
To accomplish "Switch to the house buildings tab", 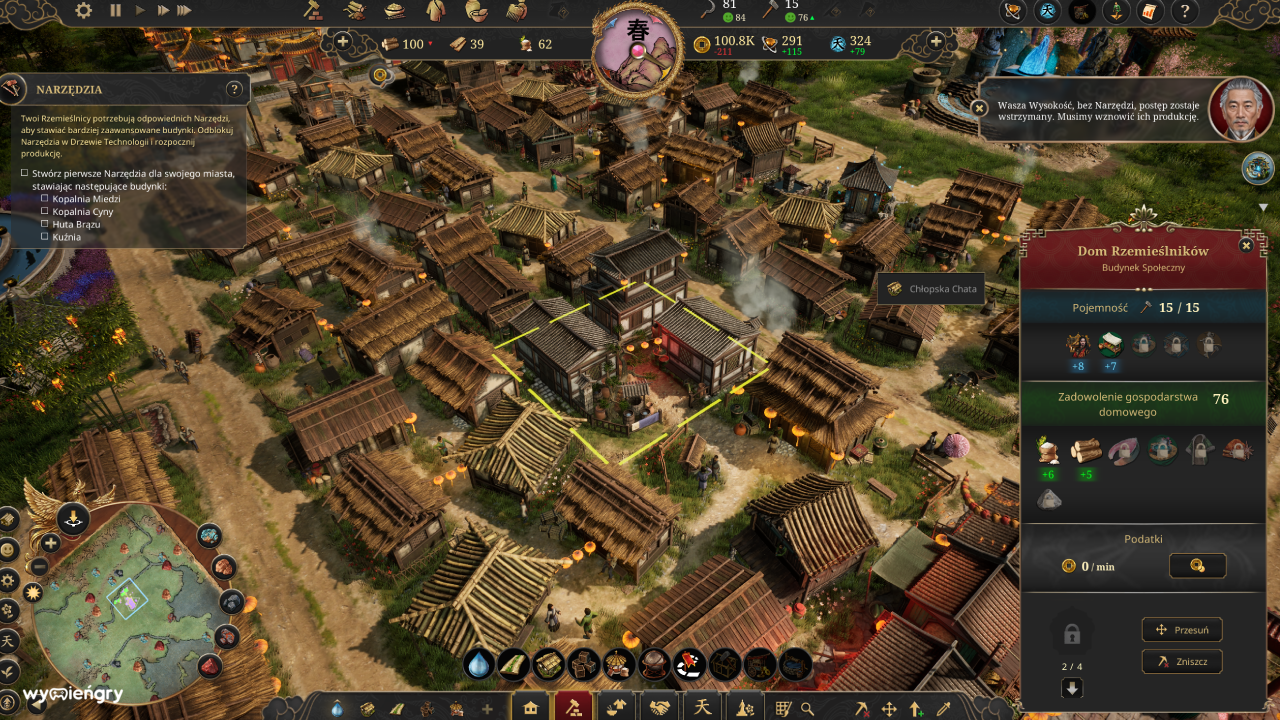I will 529,705.
